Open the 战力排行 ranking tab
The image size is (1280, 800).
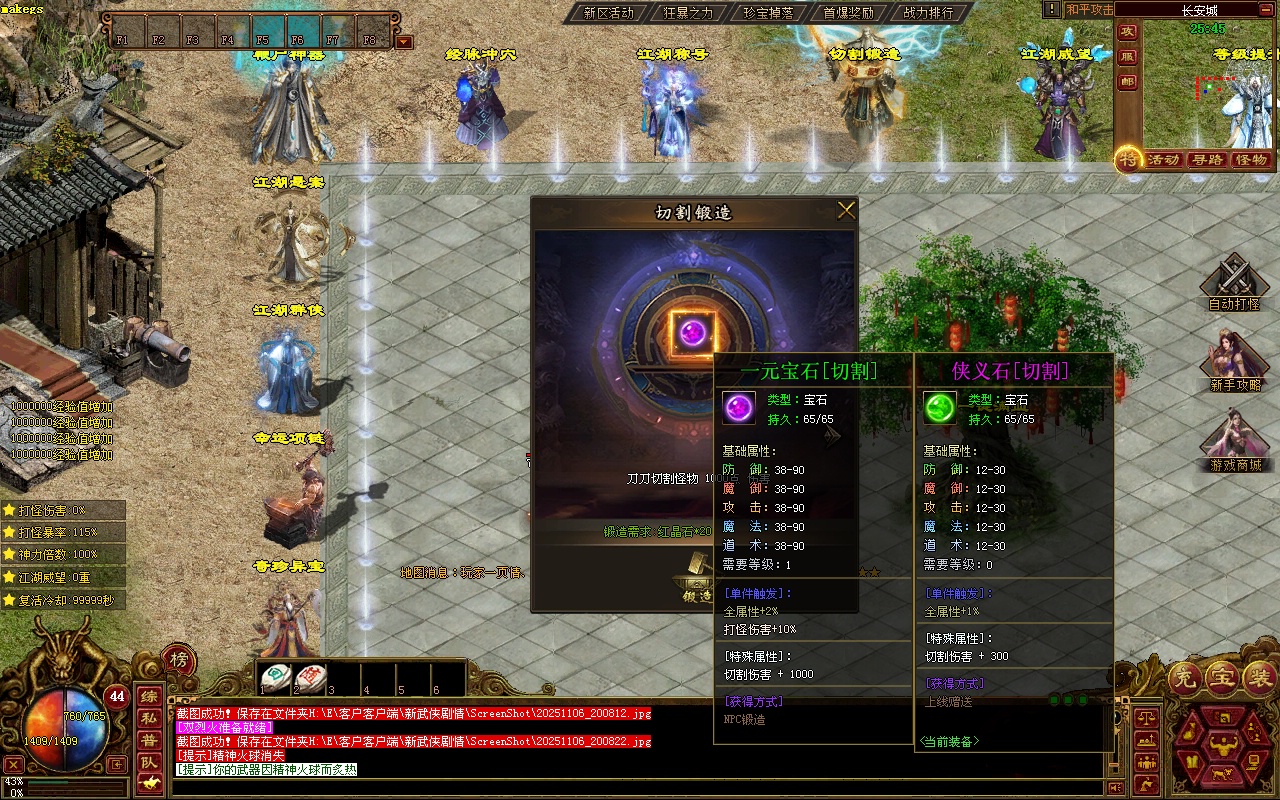(928, 13)
